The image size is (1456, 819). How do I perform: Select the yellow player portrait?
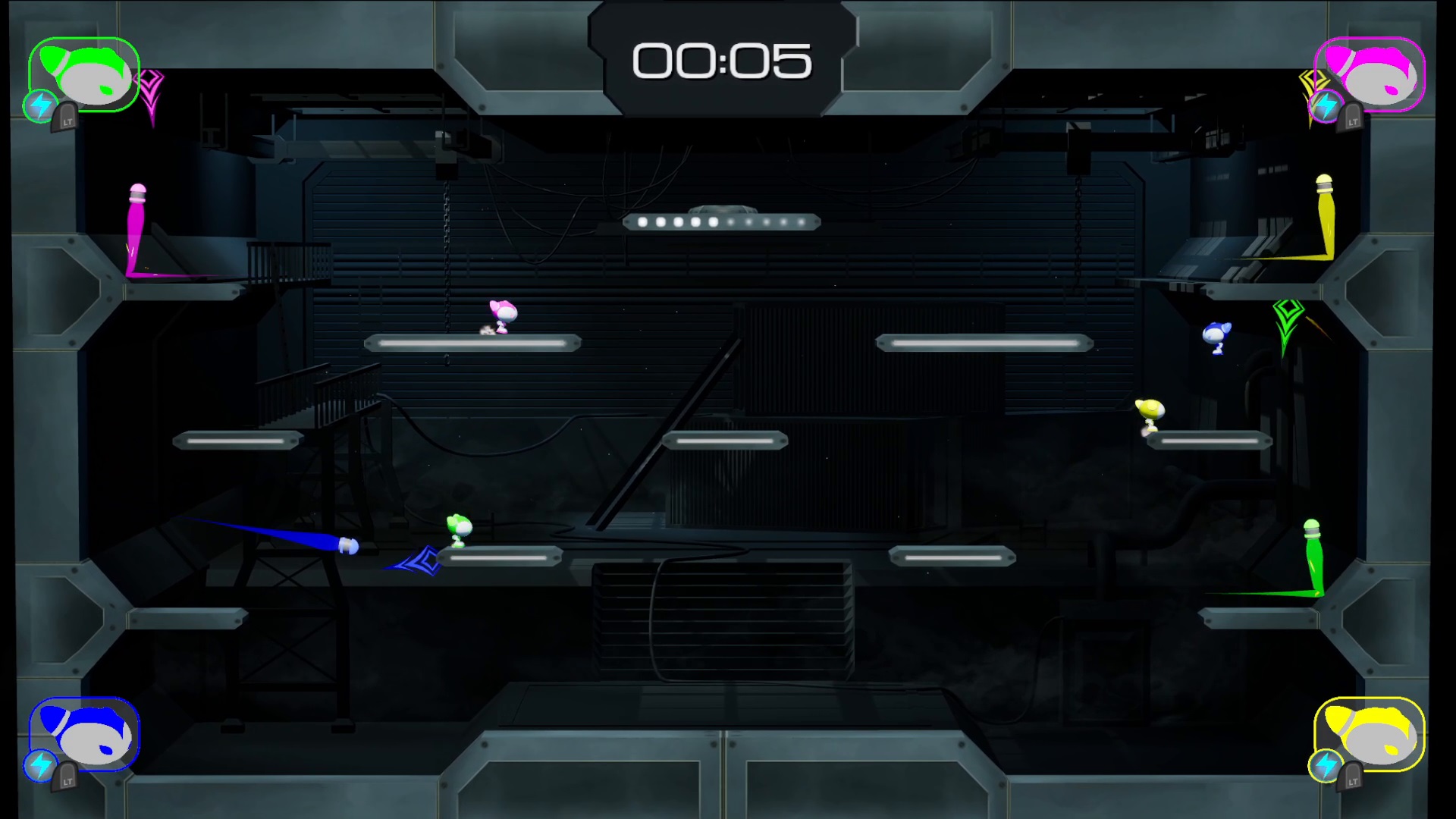click(1370, 733)
